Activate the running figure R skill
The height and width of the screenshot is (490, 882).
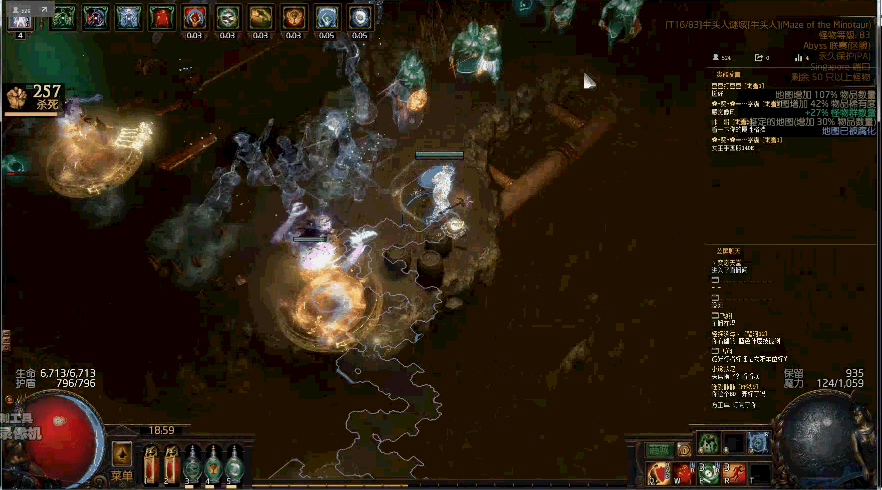coord(734,472)
